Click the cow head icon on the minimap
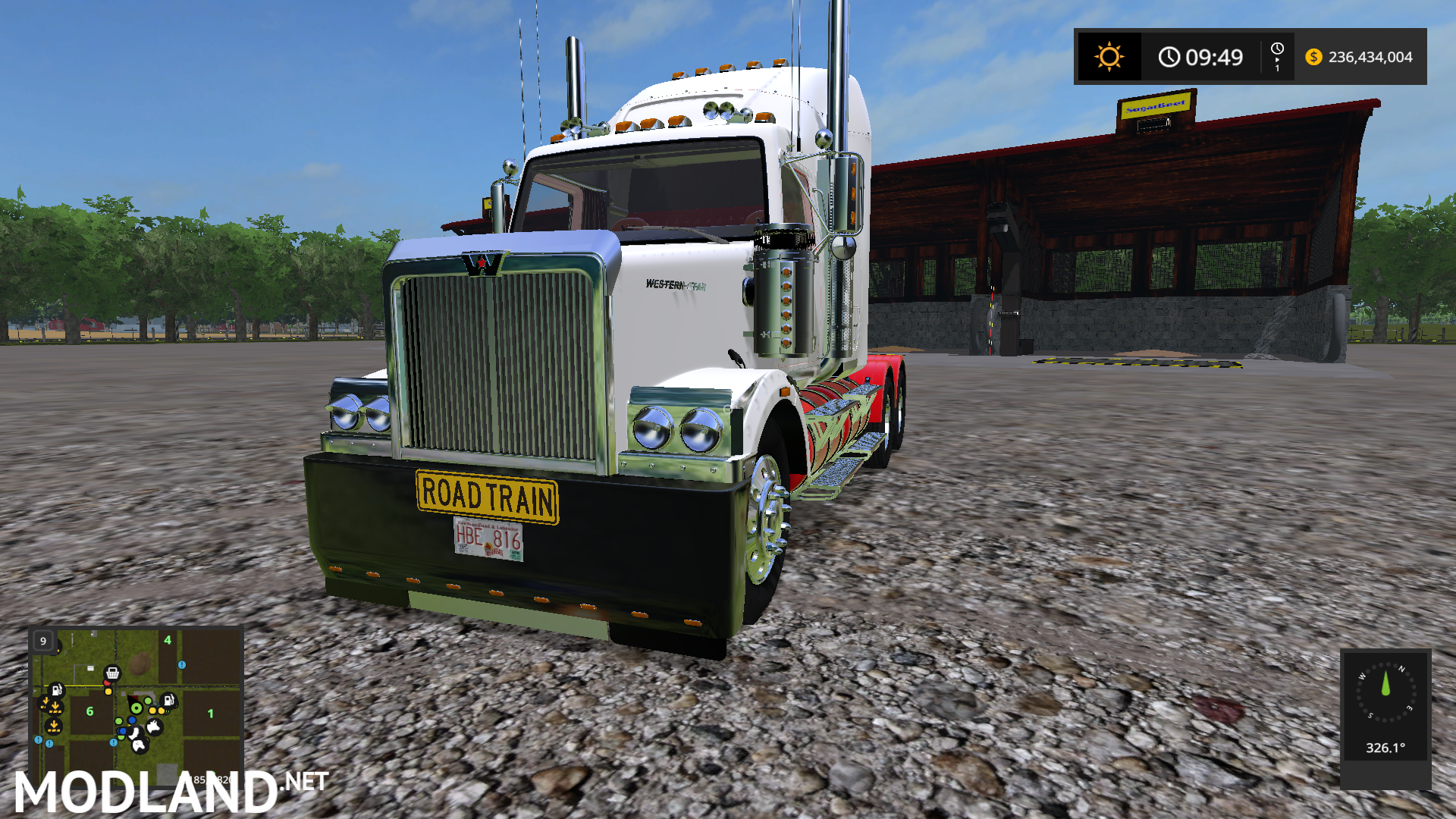The width and height of the screenshot is (1456, 819). pos(154,727)
